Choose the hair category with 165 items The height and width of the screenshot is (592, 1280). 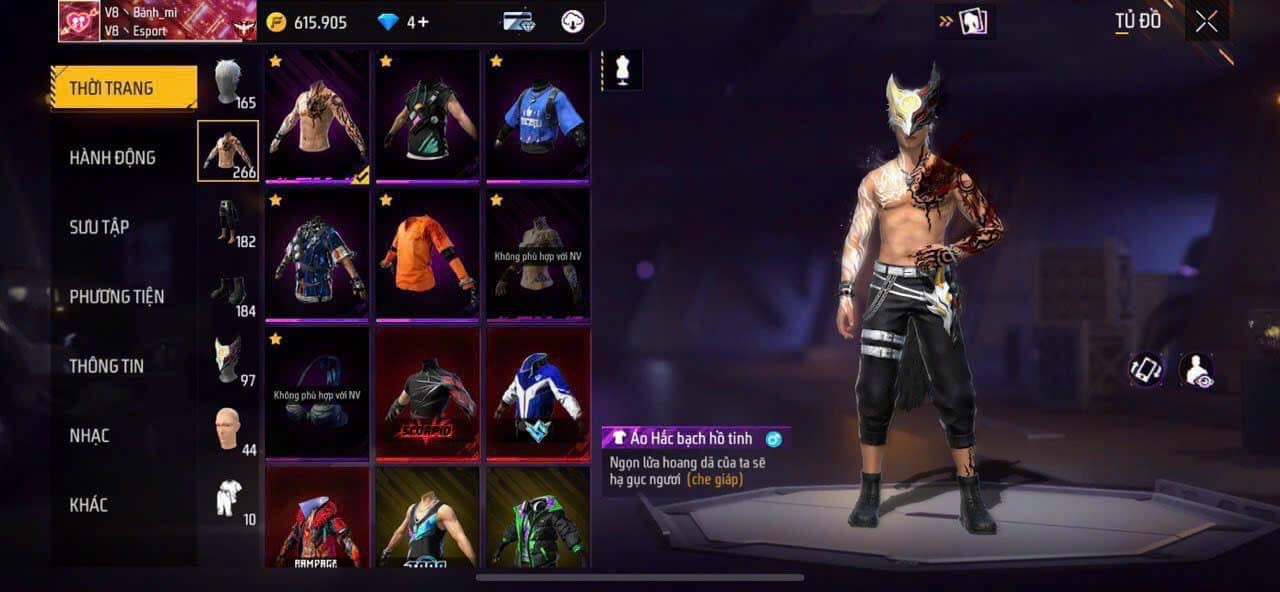229,83
